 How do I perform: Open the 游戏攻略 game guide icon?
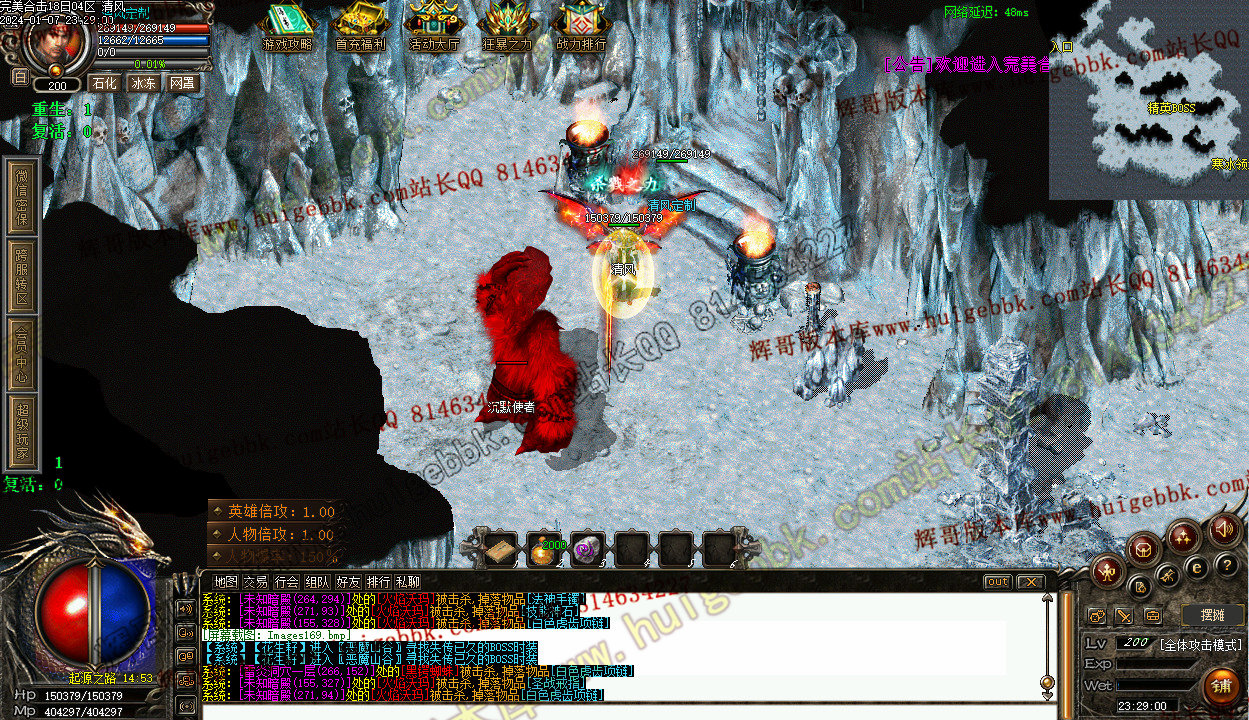pos(287,27)
